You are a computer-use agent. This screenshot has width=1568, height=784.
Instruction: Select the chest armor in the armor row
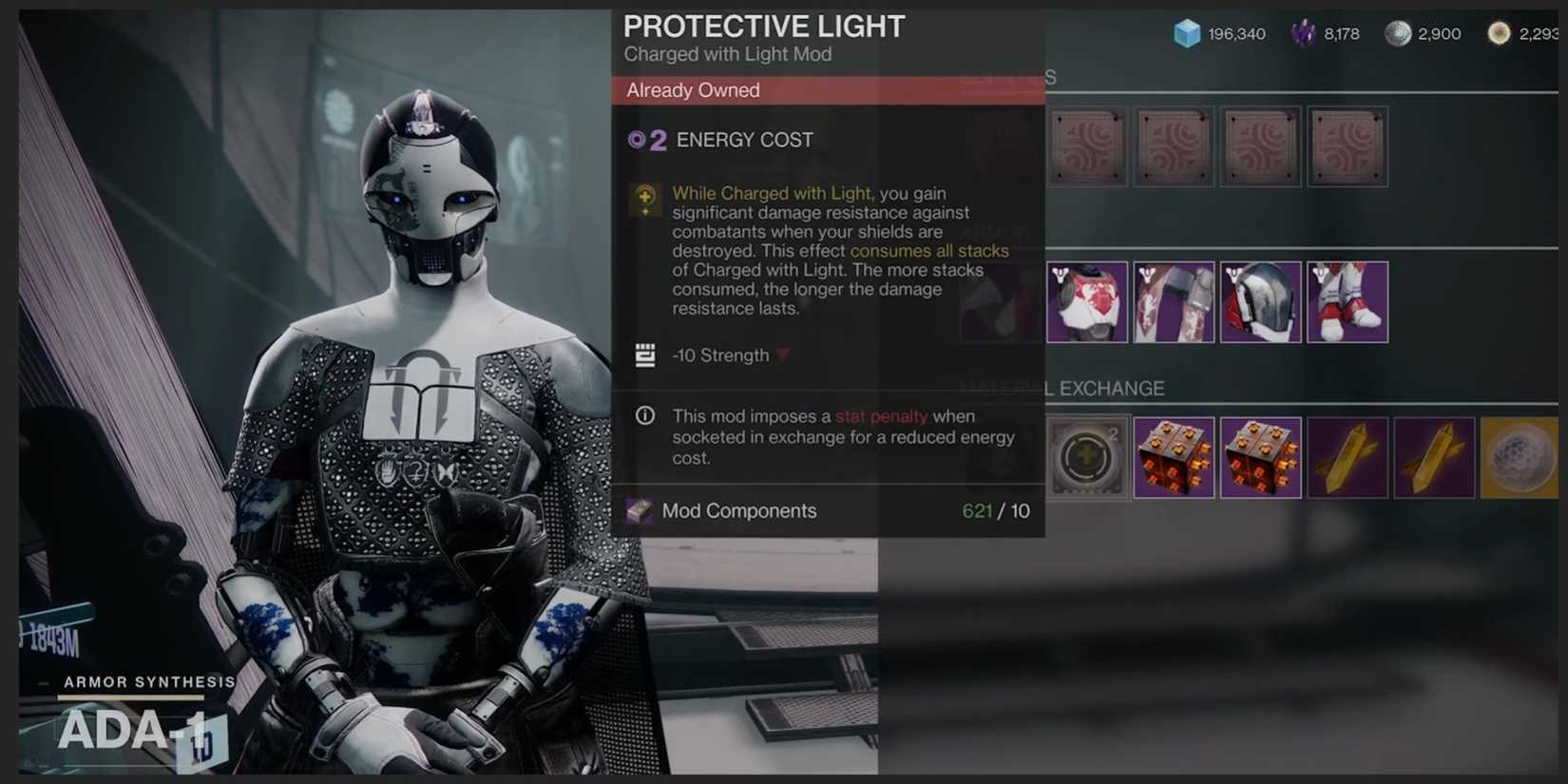coord(1087,302)
